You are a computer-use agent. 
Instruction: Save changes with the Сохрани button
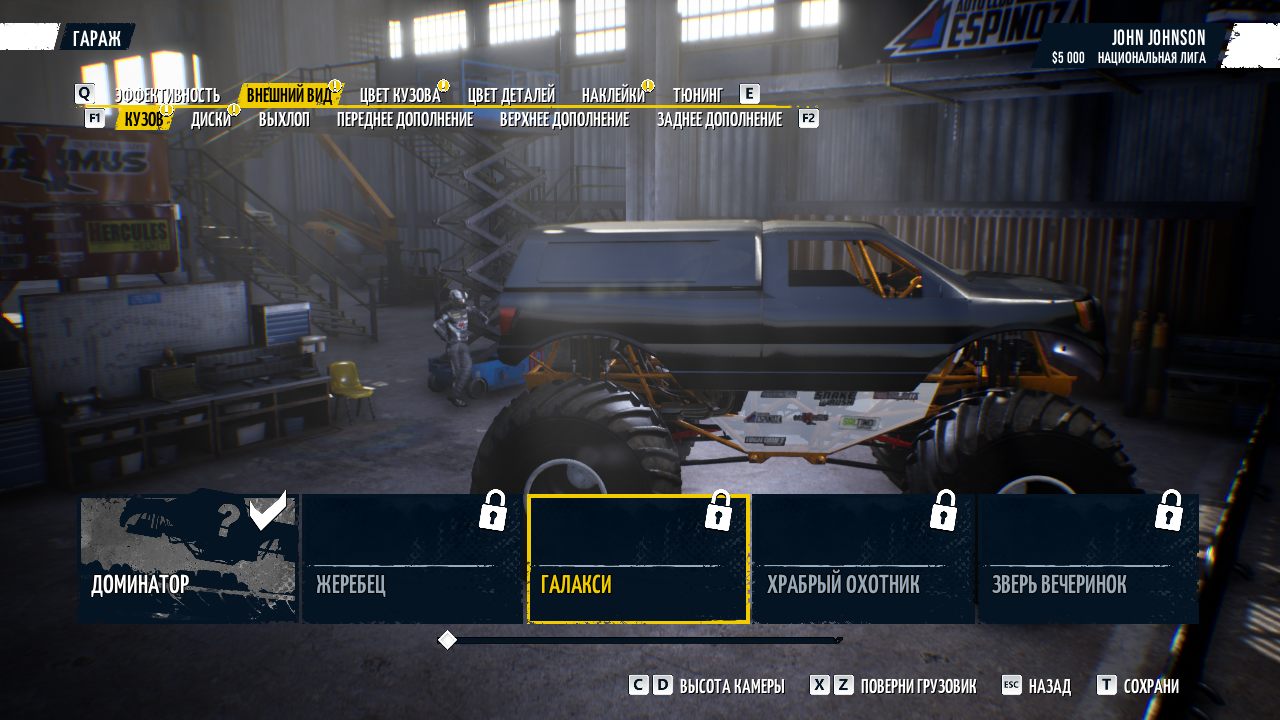click(x=1150, y=686)
